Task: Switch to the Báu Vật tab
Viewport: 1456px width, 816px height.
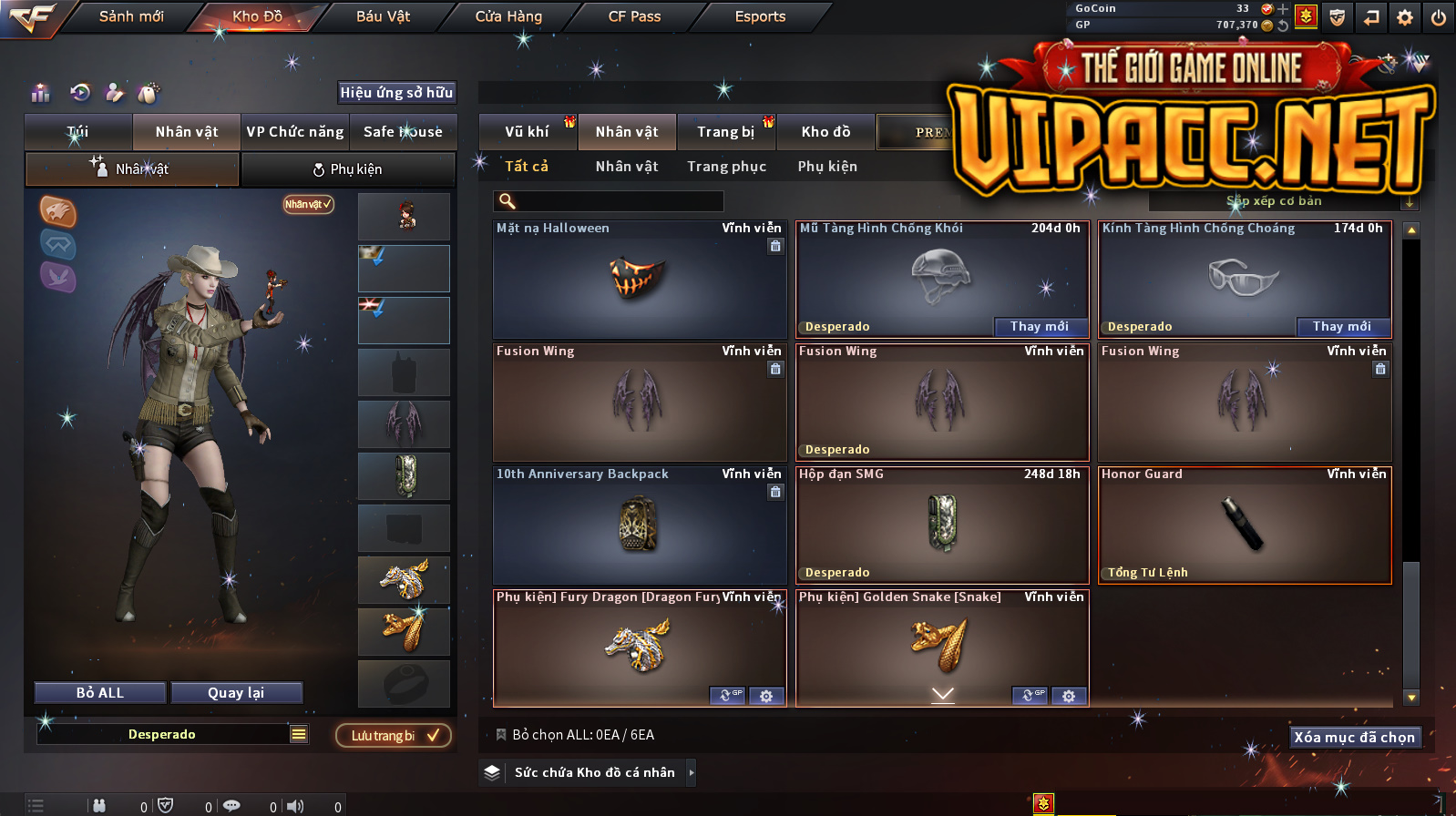Action: [383, 16]
